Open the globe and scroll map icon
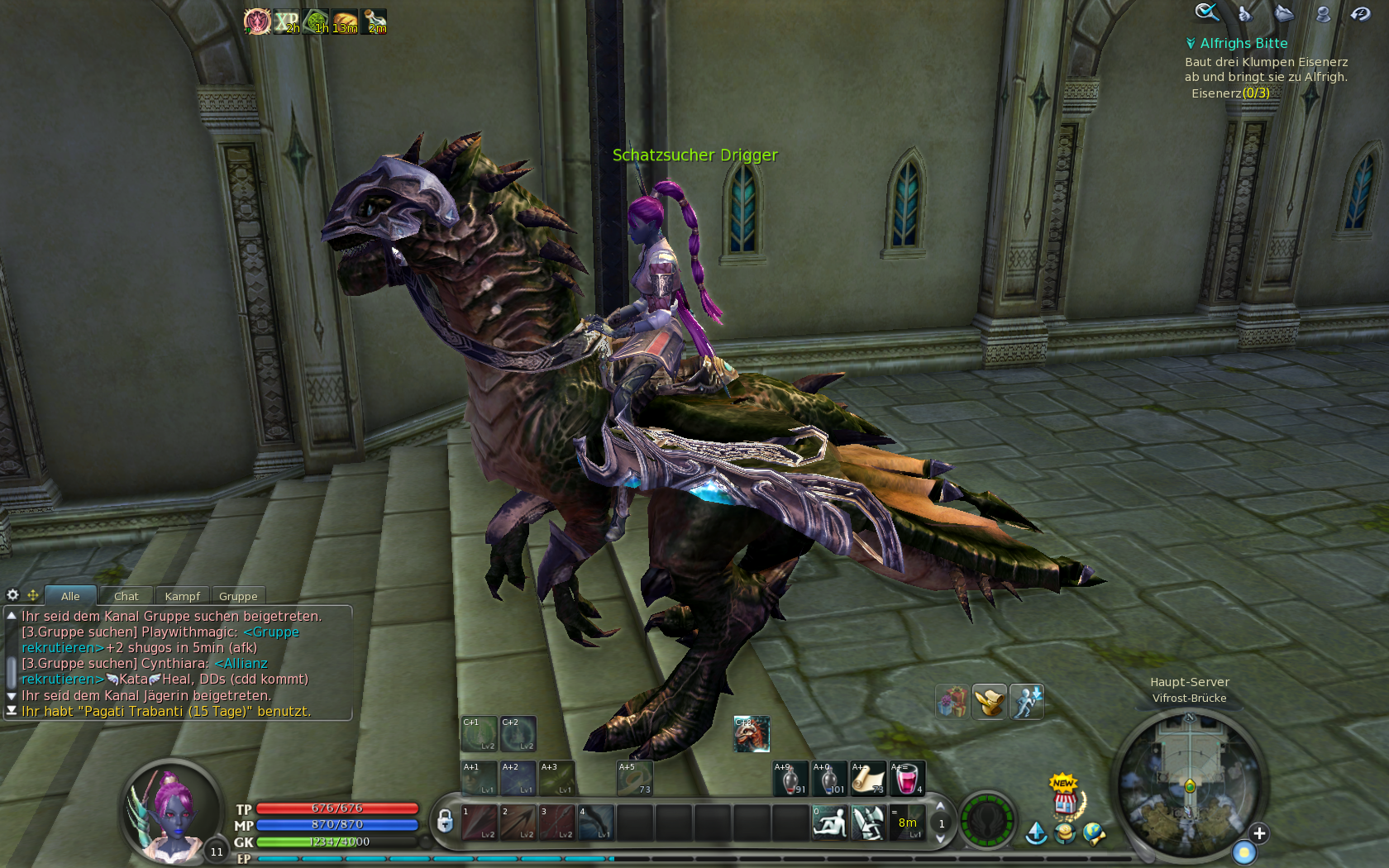The width and height of the screenshot is (1389, 868). tap(1094, 833)
